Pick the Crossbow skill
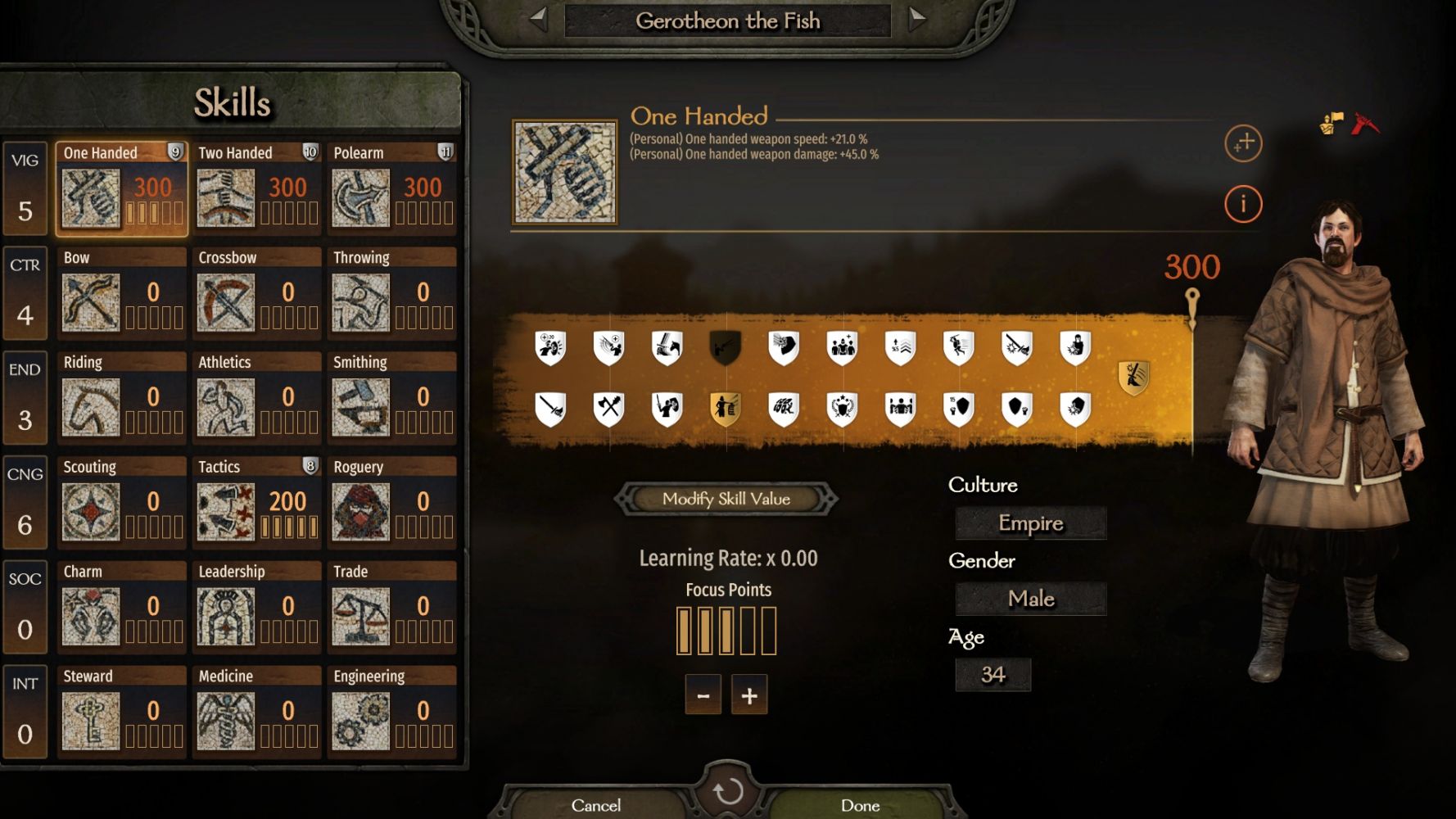The image size is (1456, 819). 256,294
